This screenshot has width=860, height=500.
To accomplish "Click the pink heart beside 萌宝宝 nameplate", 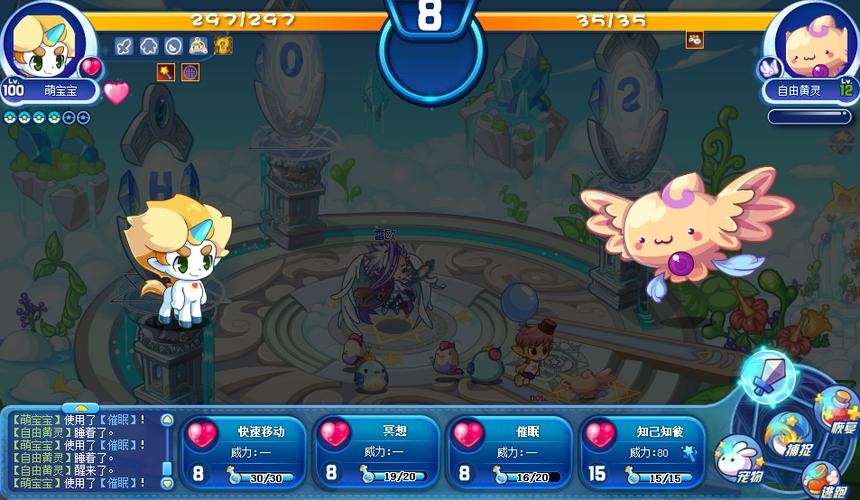I will click(x=117, y=92).
